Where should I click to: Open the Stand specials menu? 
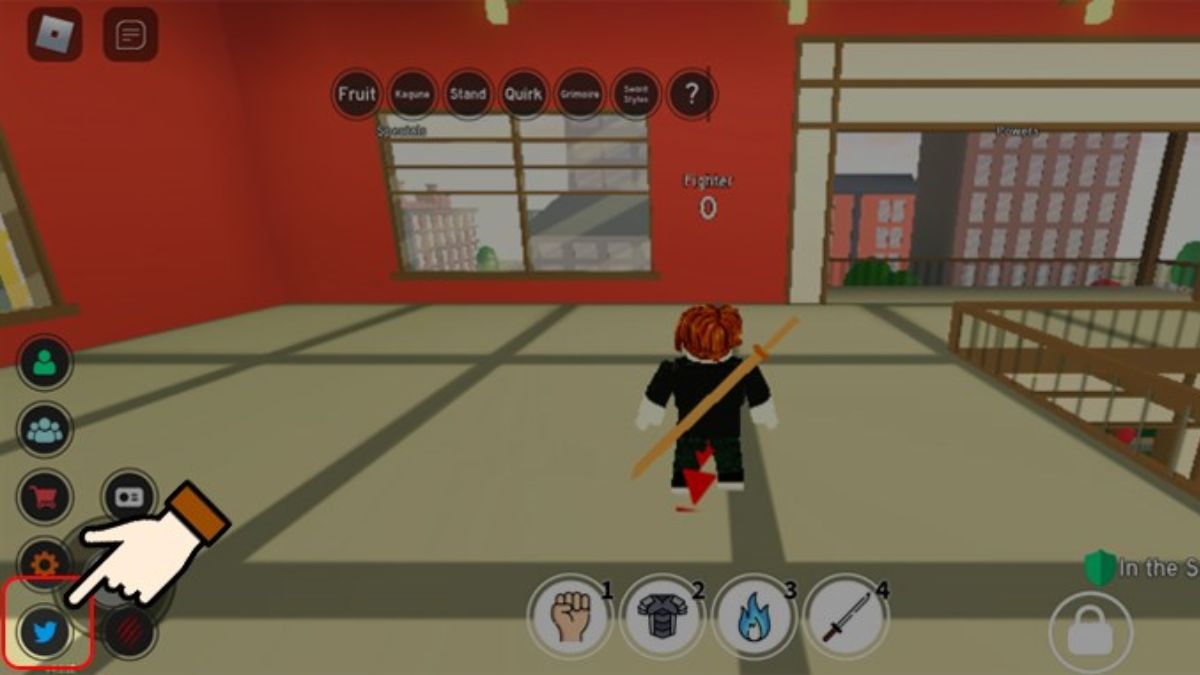(x=467, y=95)
